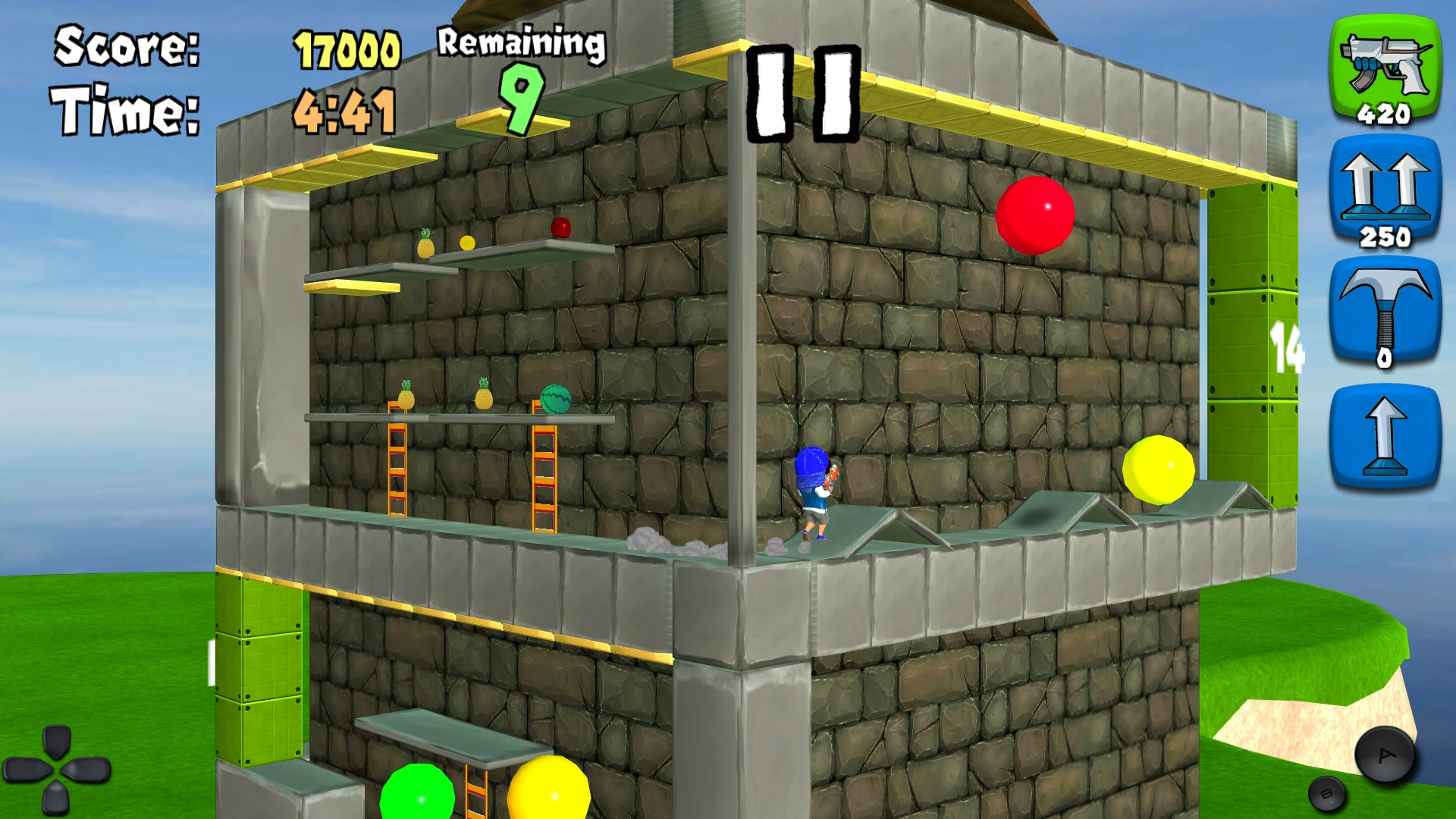The image size is (1456, 819).
Task: Select the grappling anchor hook weapon
Action: (x=1385, y=312)
